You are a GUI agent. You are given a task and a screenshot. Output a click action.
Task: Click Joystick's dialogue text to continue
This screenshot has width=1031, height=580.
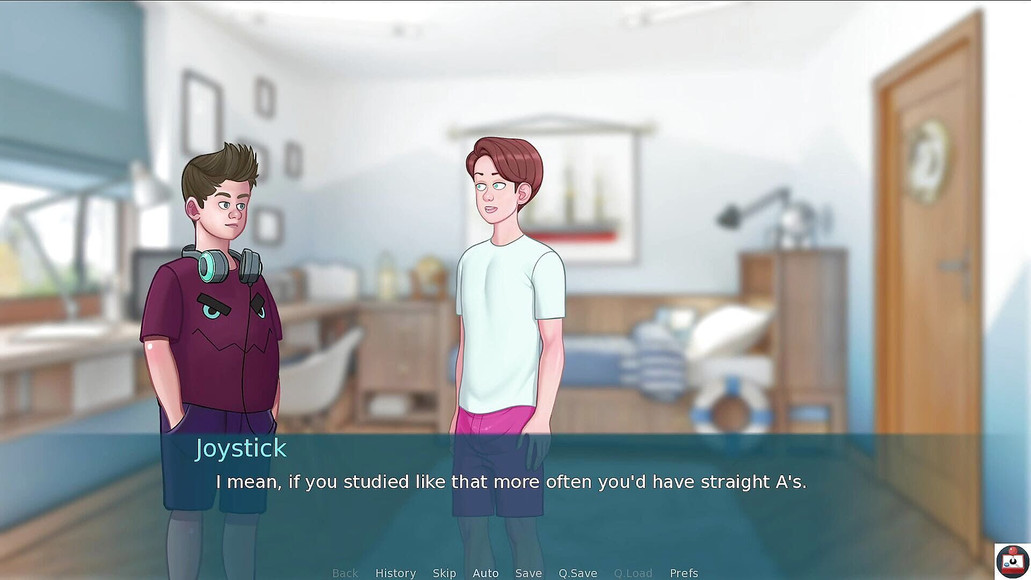(x=511, y=482)
